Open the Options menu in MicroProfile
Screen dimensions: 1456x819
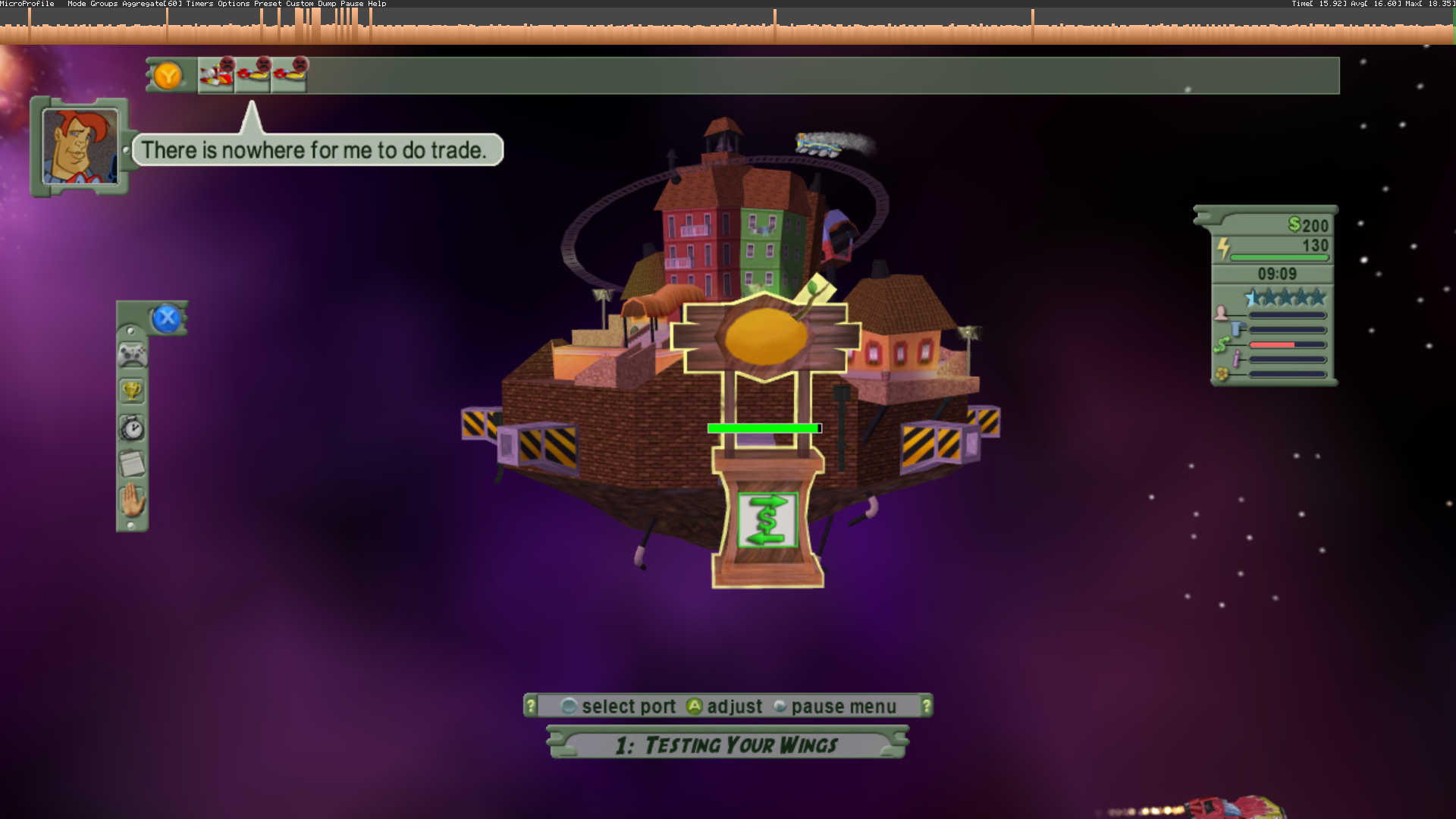234,3
